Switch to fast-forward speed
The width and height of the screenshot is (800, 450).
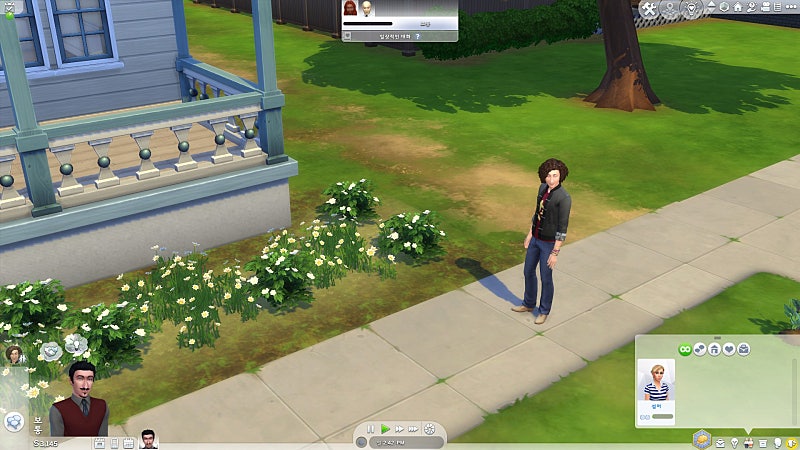point(399,429)
